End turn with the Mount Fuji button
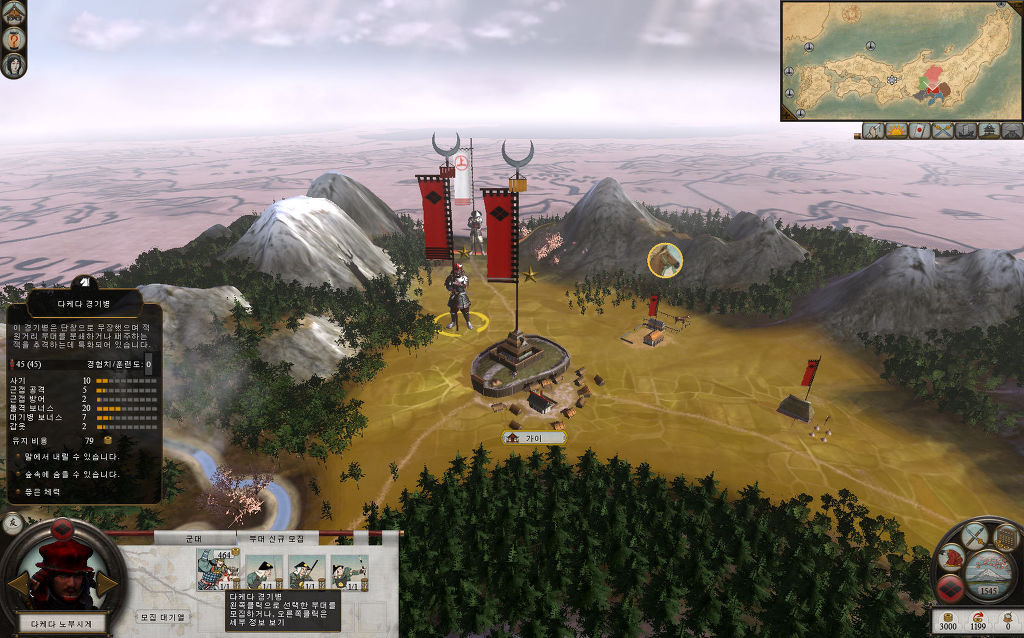The width and height of the screenshot is (1024, 638). point(989,574)
